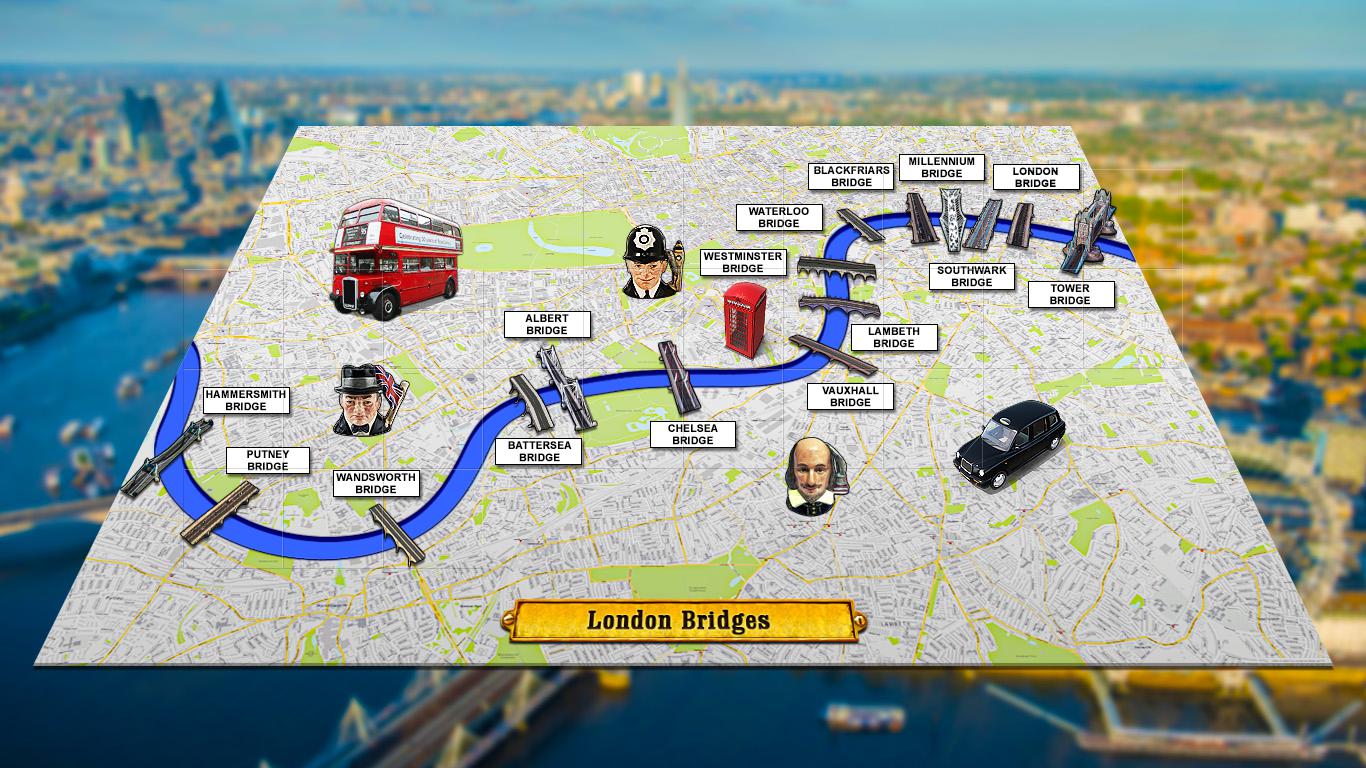Image resolution: width=1366 pixels, height=768 pixels.
Task: Choose the Chelsea Bridge label
Action: click(692, 434)
